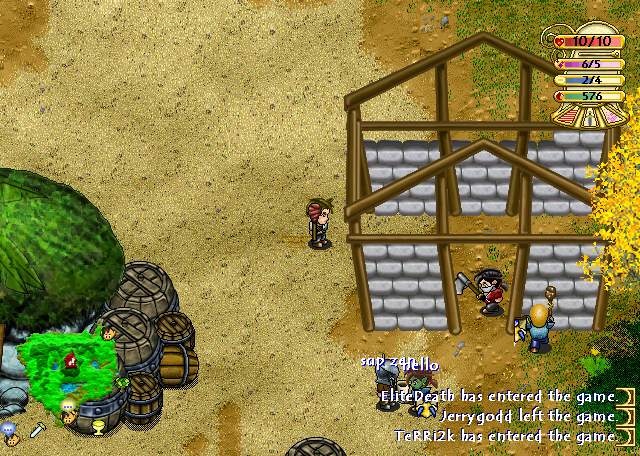The width and height of the screenshot is (640, 456).
Task: Open the golden goblet trophy icon
Action: coord(97,429)
